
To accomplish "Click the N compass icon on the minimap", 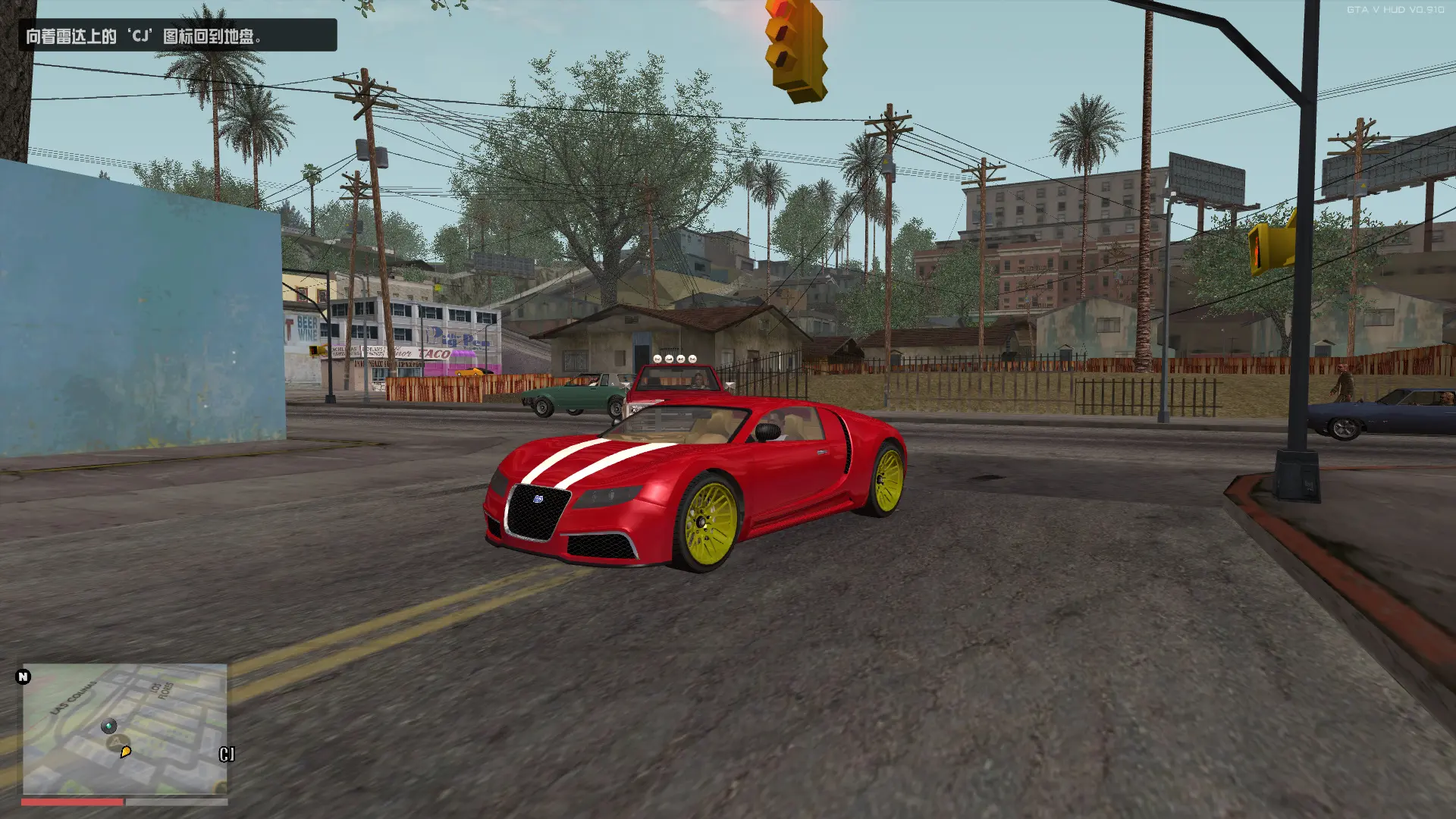I will (x=23, y=676).
